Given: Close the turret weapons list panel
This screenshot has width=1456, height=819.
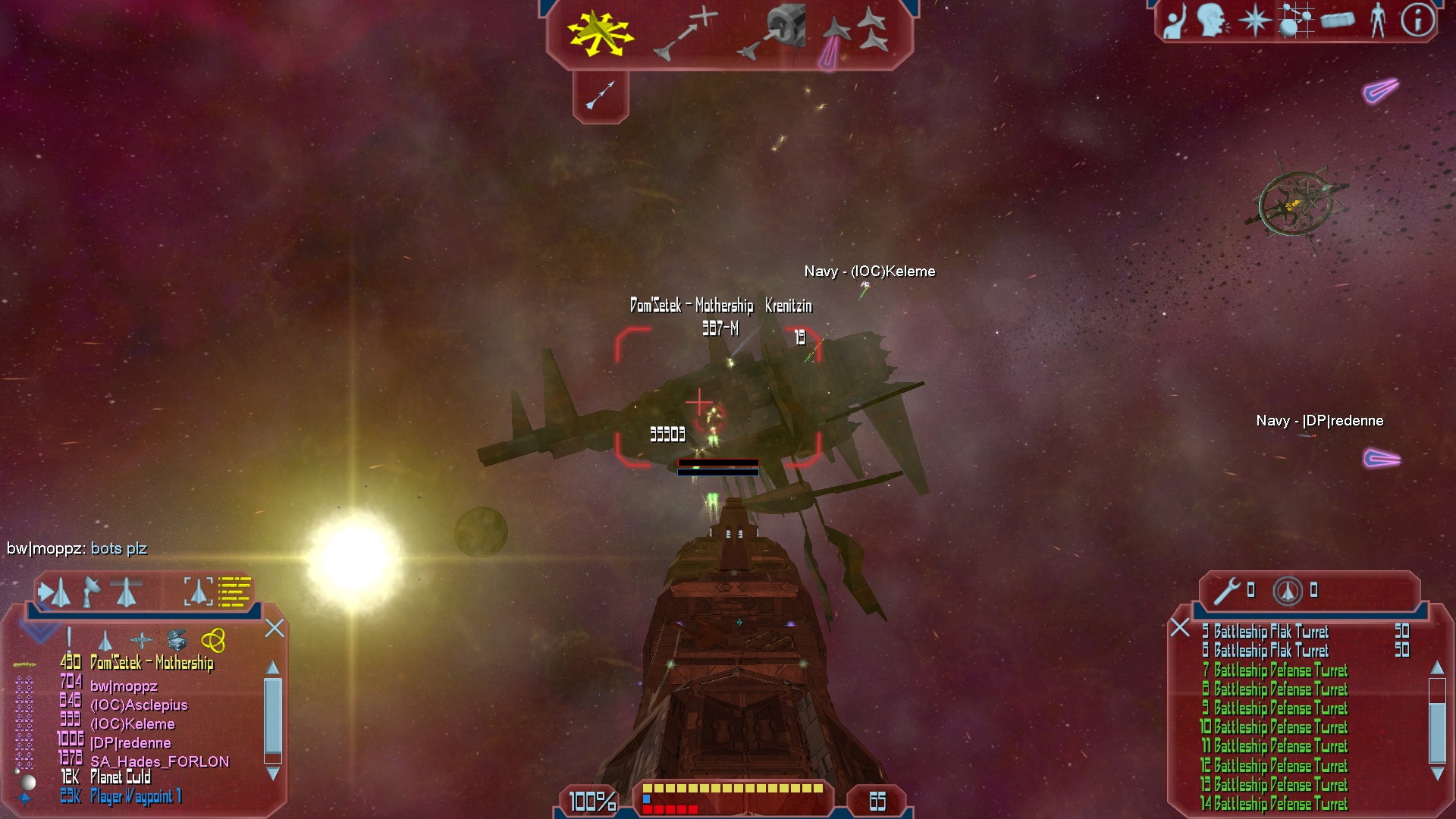Looking at the screenshot, I should [1179, 627].
